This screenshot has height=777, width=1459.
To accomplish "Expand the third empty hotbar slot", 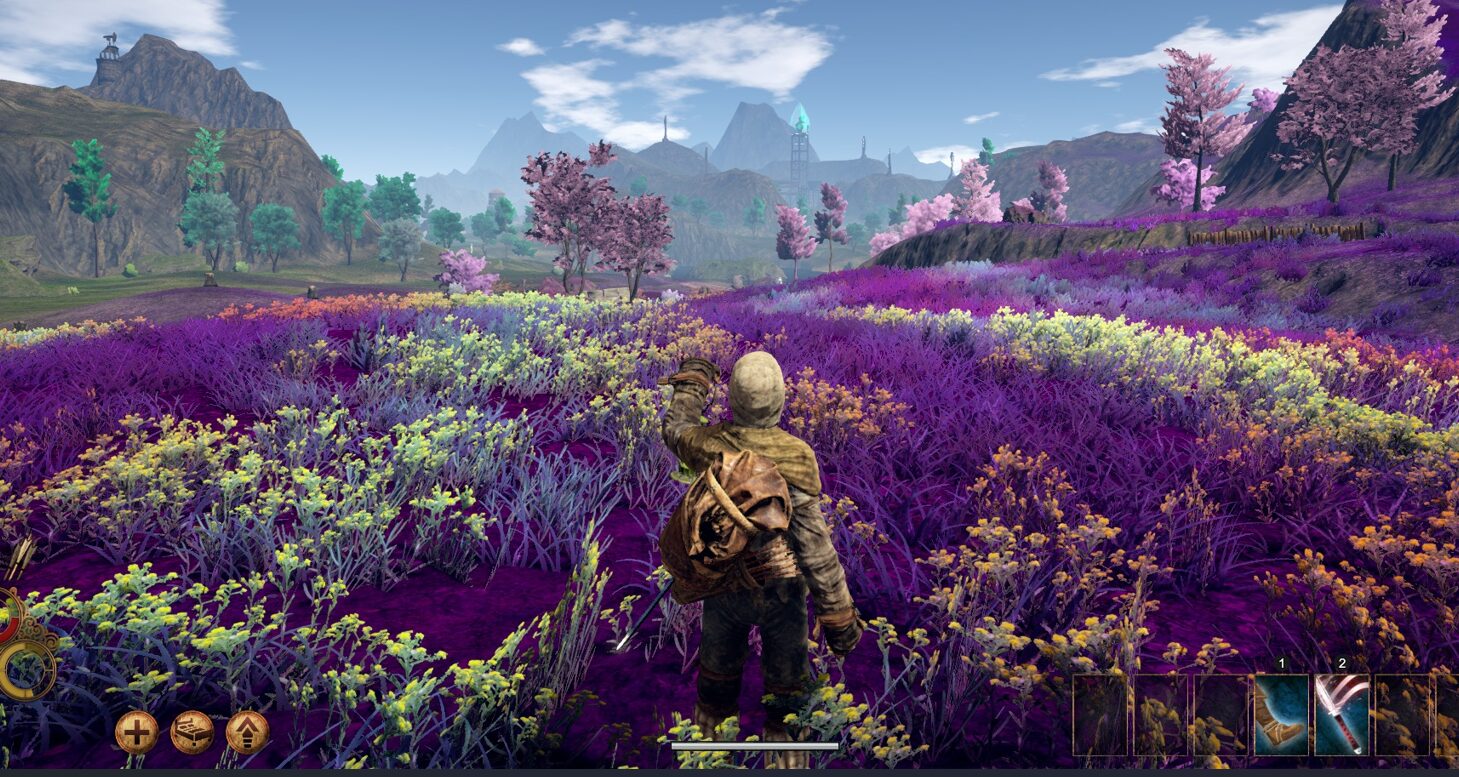I will click(x=1219, y=714).
